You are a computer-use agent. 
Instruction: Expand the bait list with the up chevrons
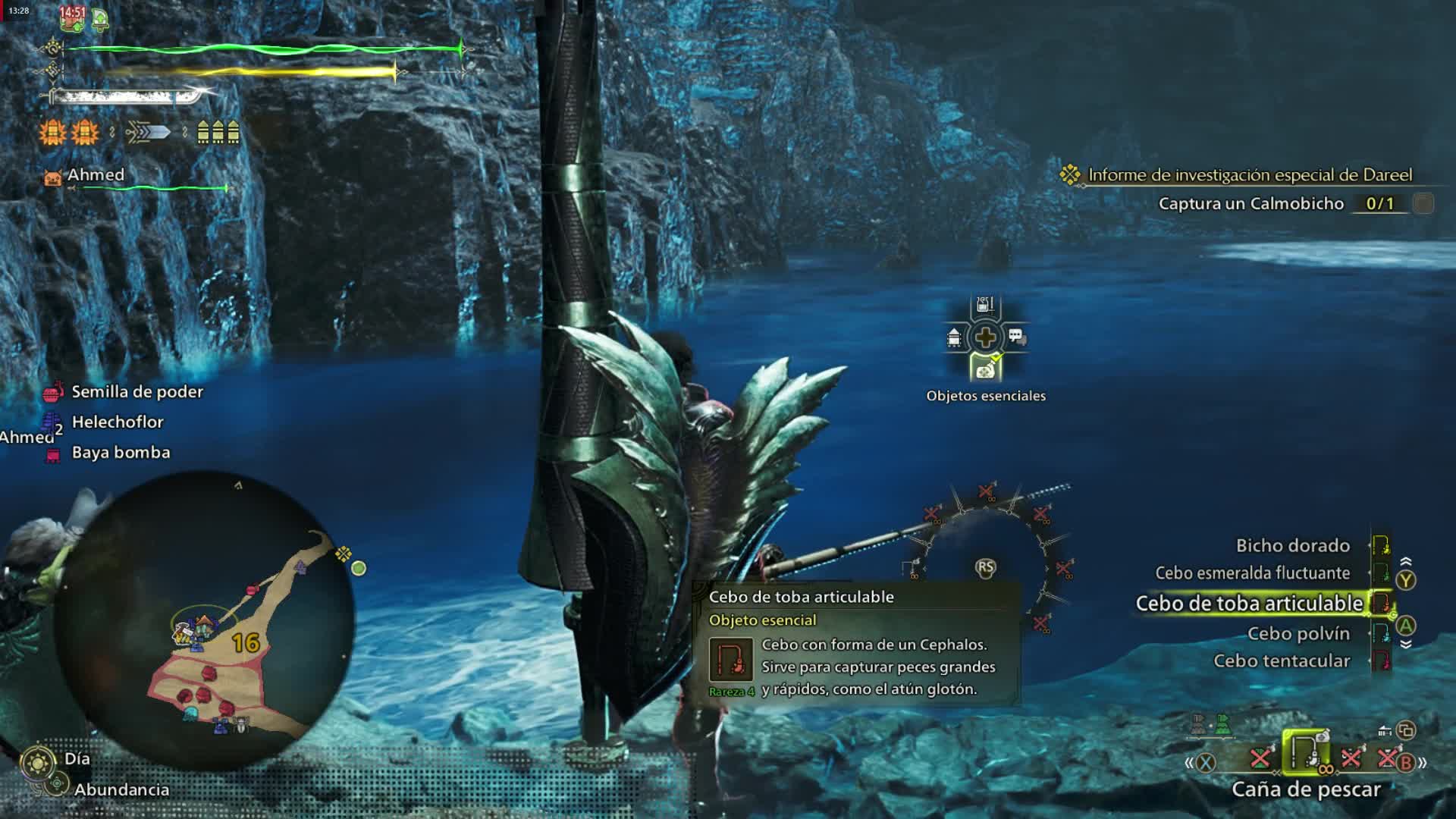point(1407,560)
